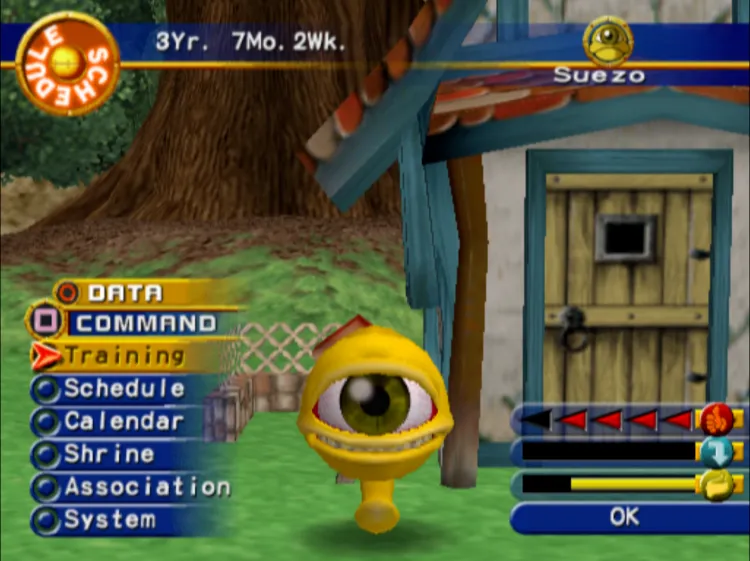Open the Association menu
Screen dimensions: 750x561
147,487
